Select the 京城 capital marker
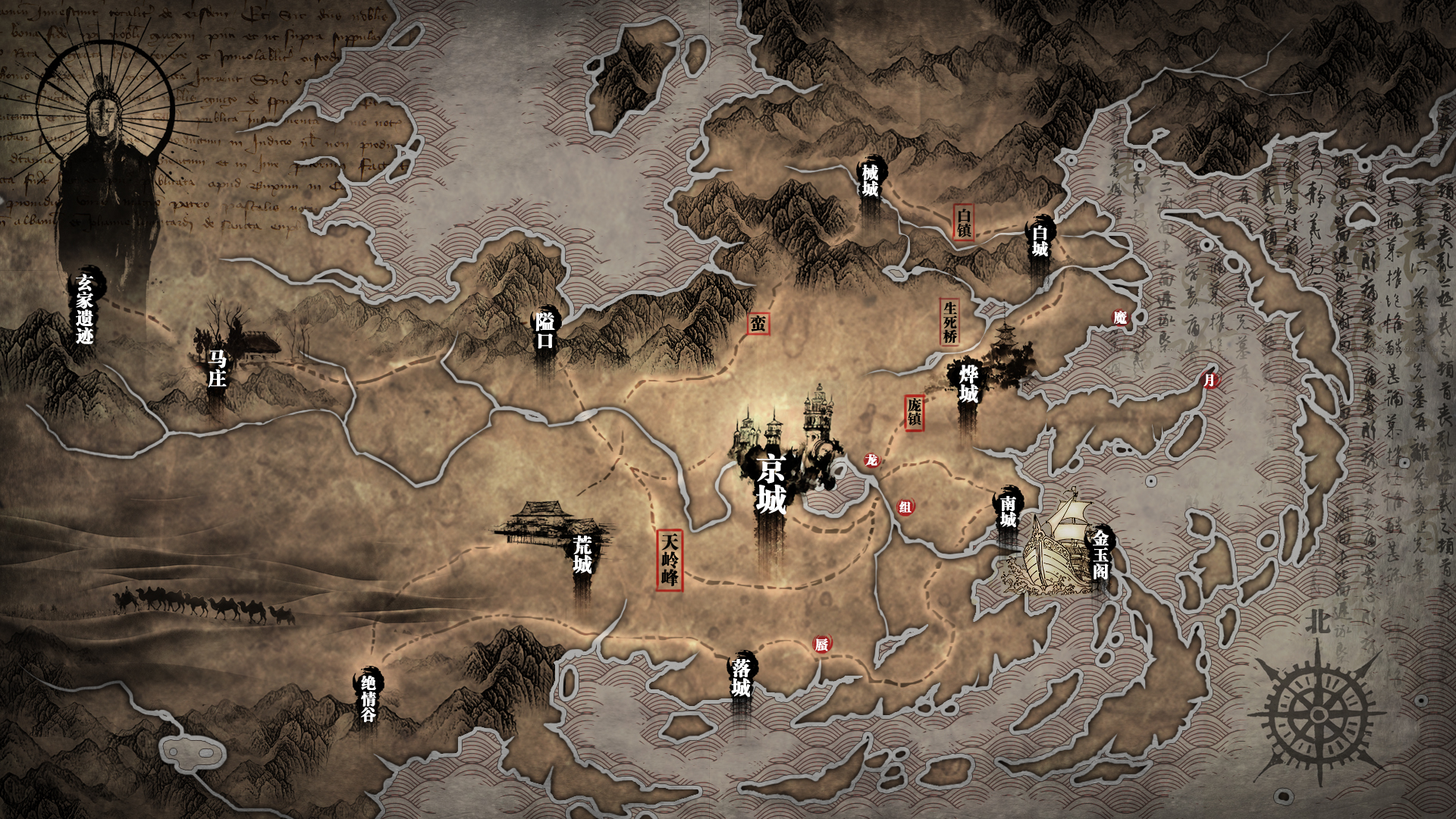The image size is (1456, 819). pyautogui.click(x=771, y=484)
